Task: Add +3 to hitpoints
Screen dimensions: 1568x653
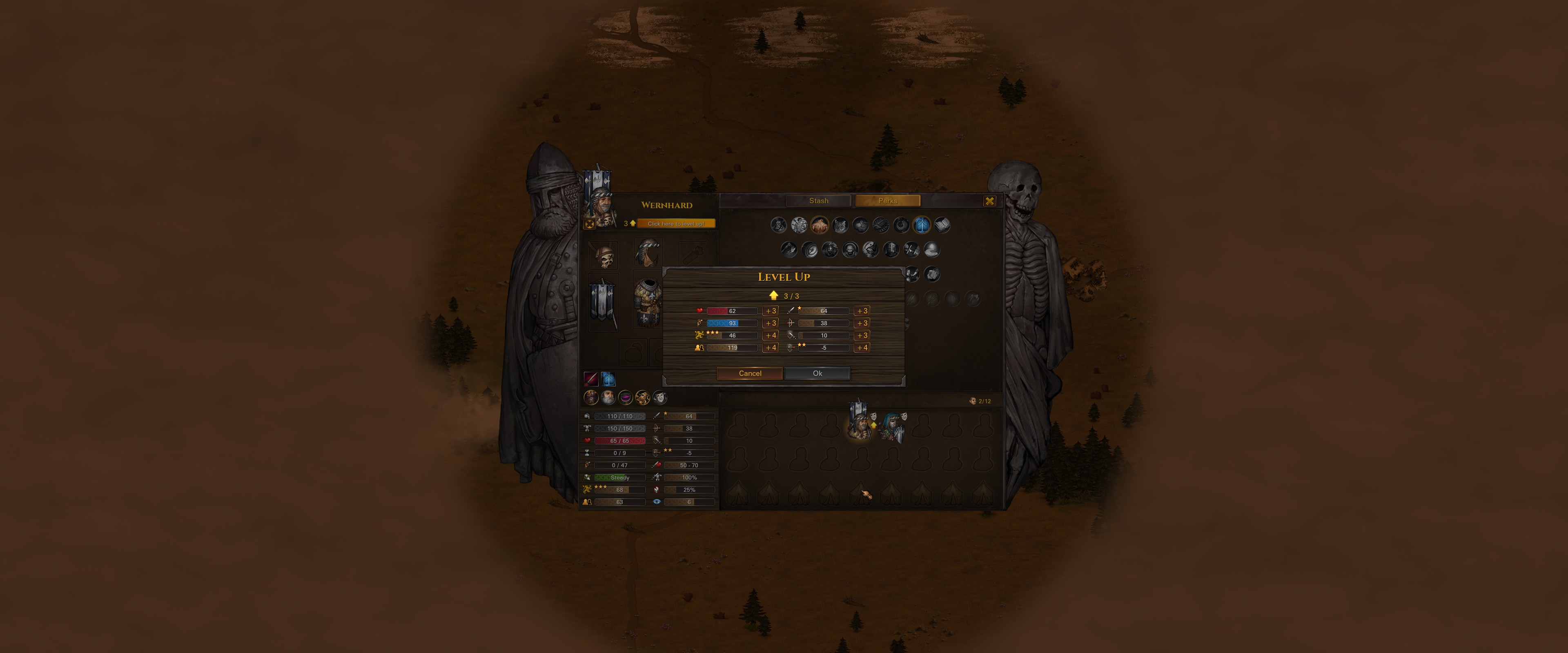Action: click(x=770, y=311)
